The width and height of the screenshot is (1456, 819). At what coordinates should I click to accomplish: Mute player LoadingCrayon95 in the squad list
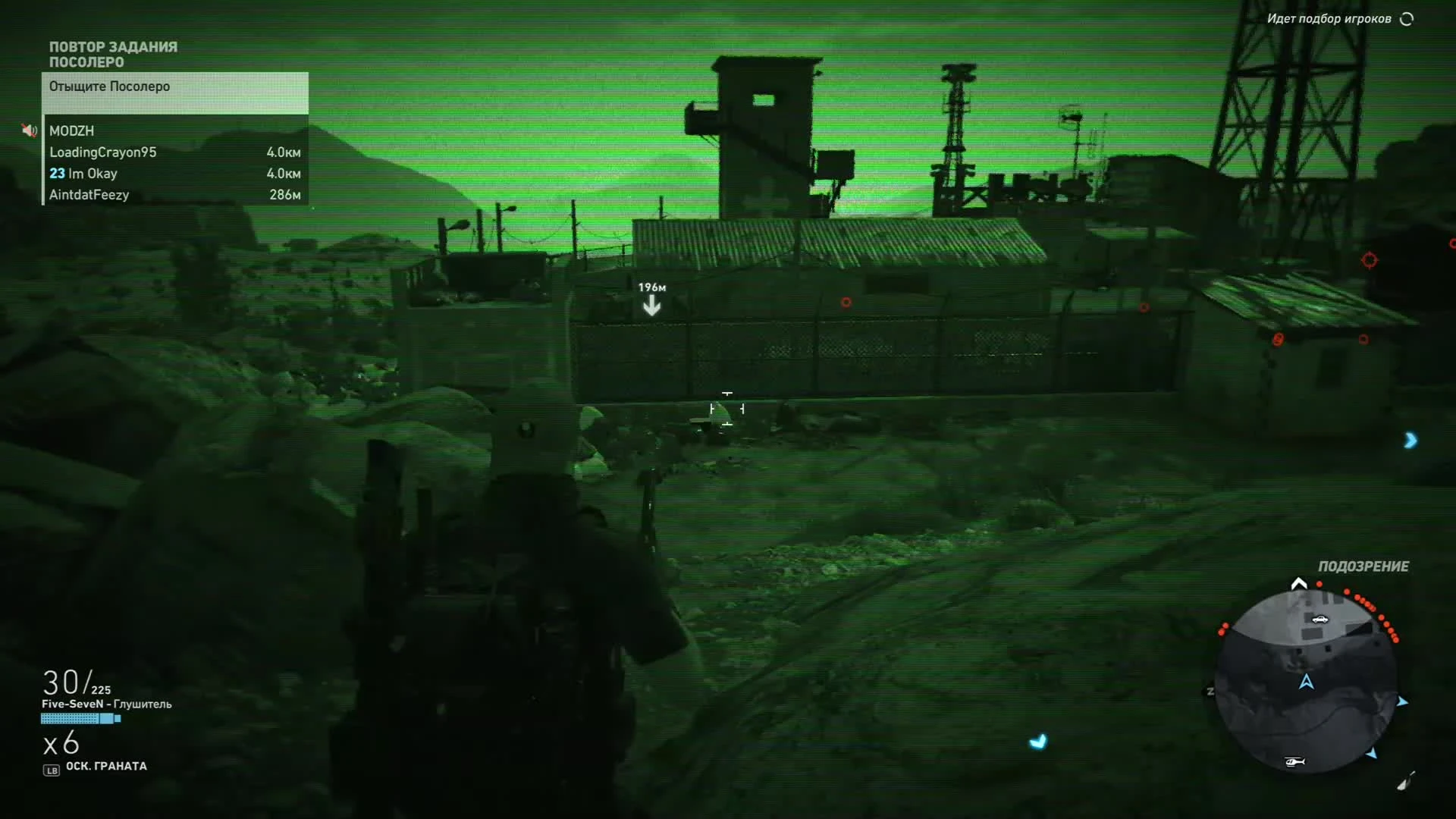[x=102, y=152]
